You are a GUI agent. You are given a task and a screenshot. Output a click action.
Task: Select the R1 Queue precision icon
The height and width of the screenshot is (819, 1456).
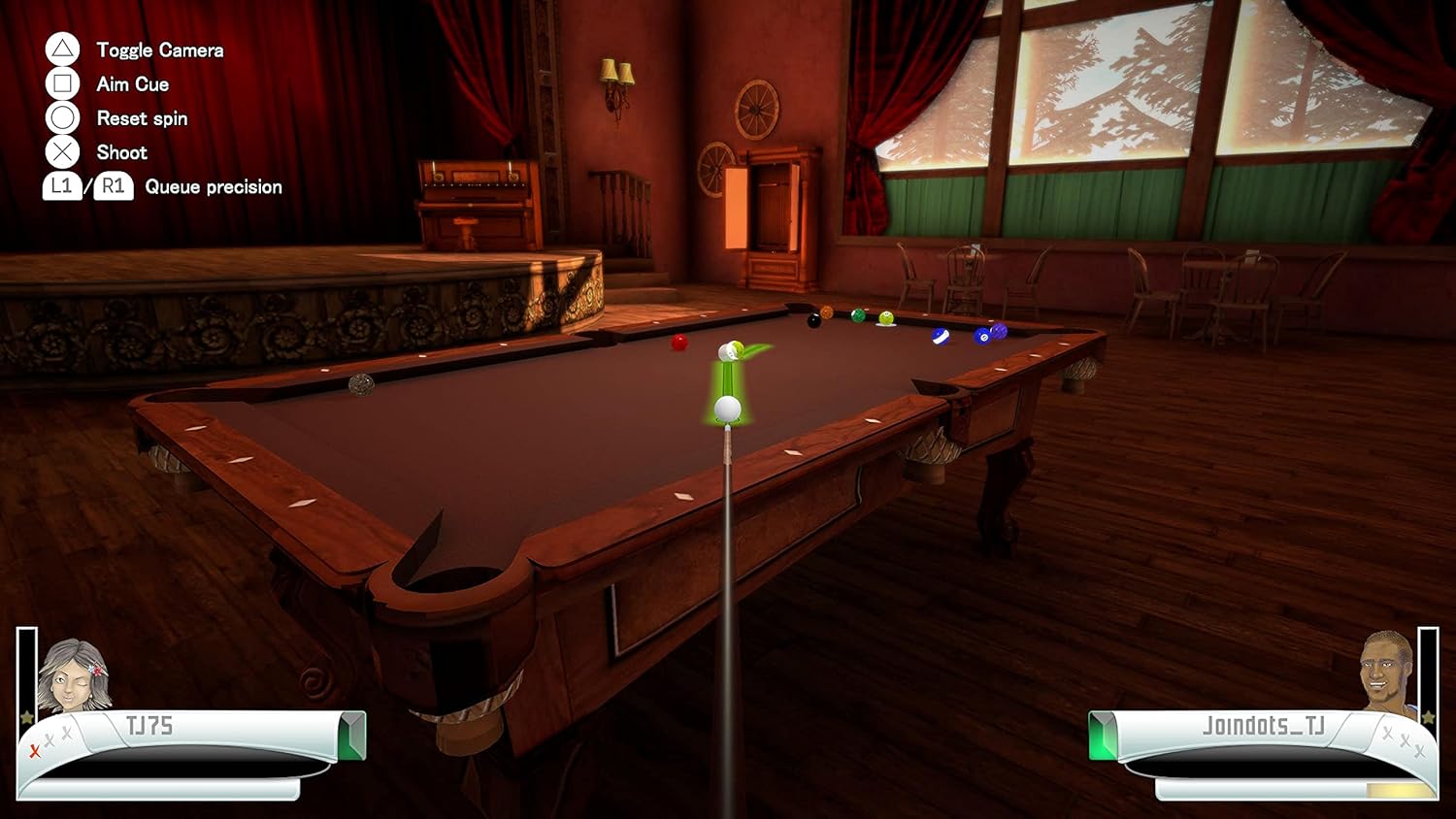point(112,185)
